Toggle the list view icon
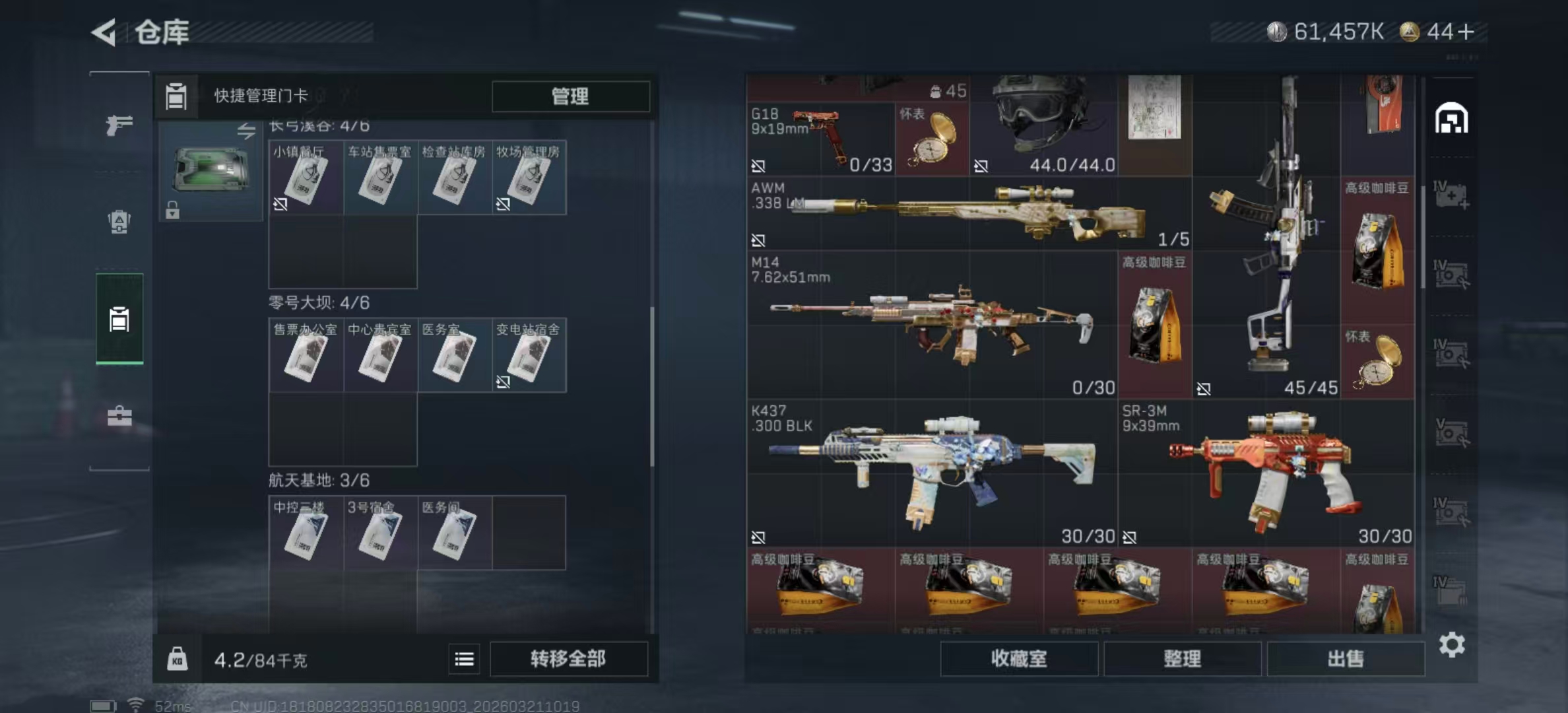Screen dimensions: 1568x713 464,659
